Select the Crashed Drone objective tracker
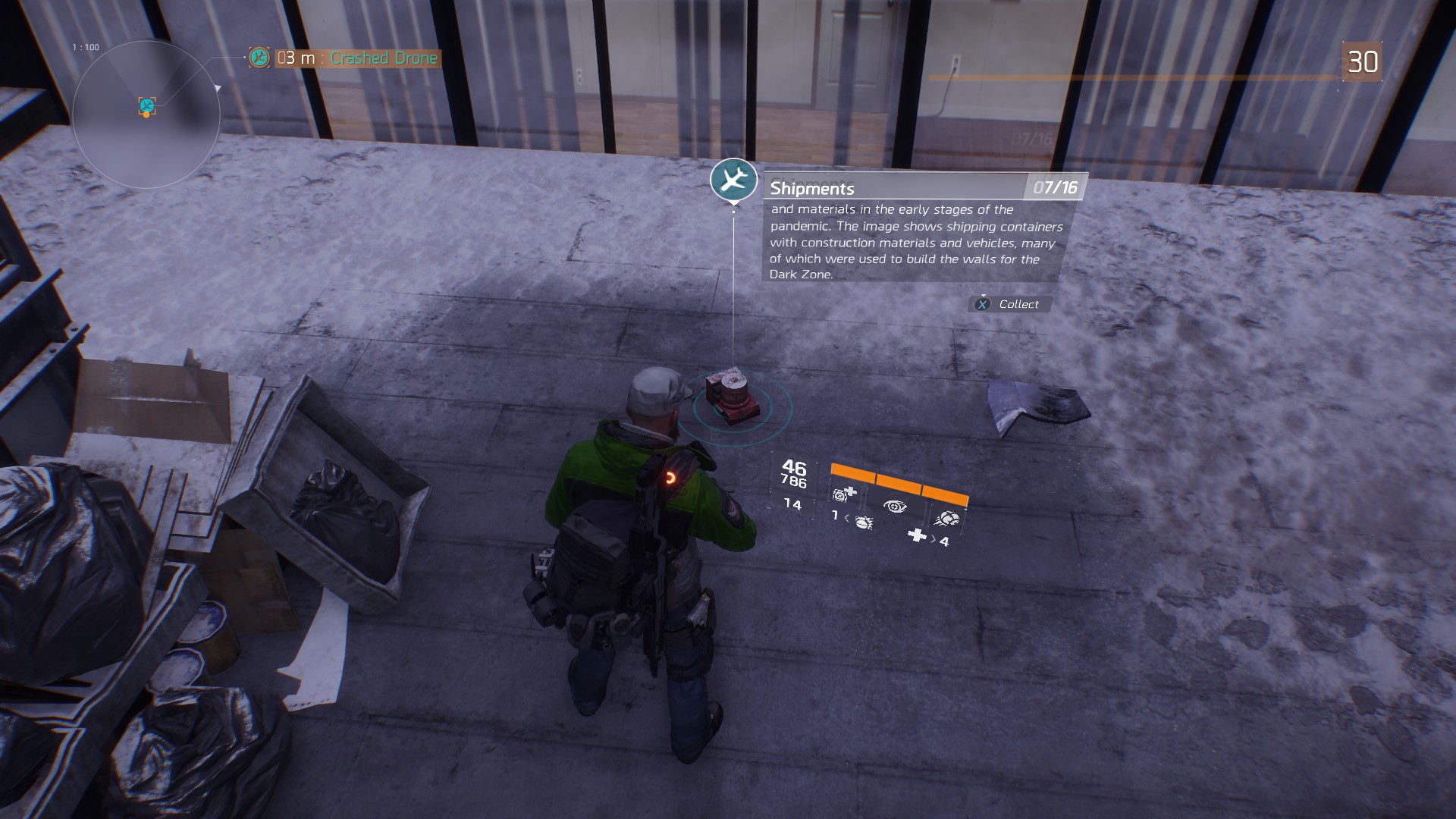This screenshot has height=819, width=1456. point(345,58)
